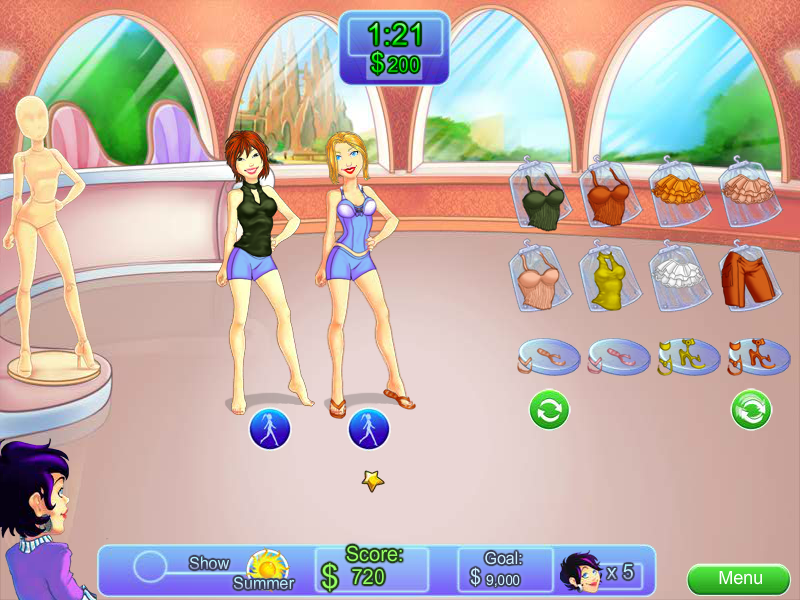Pick the pink flip-flops plate

pyautogui.click(x=619, y=355)
